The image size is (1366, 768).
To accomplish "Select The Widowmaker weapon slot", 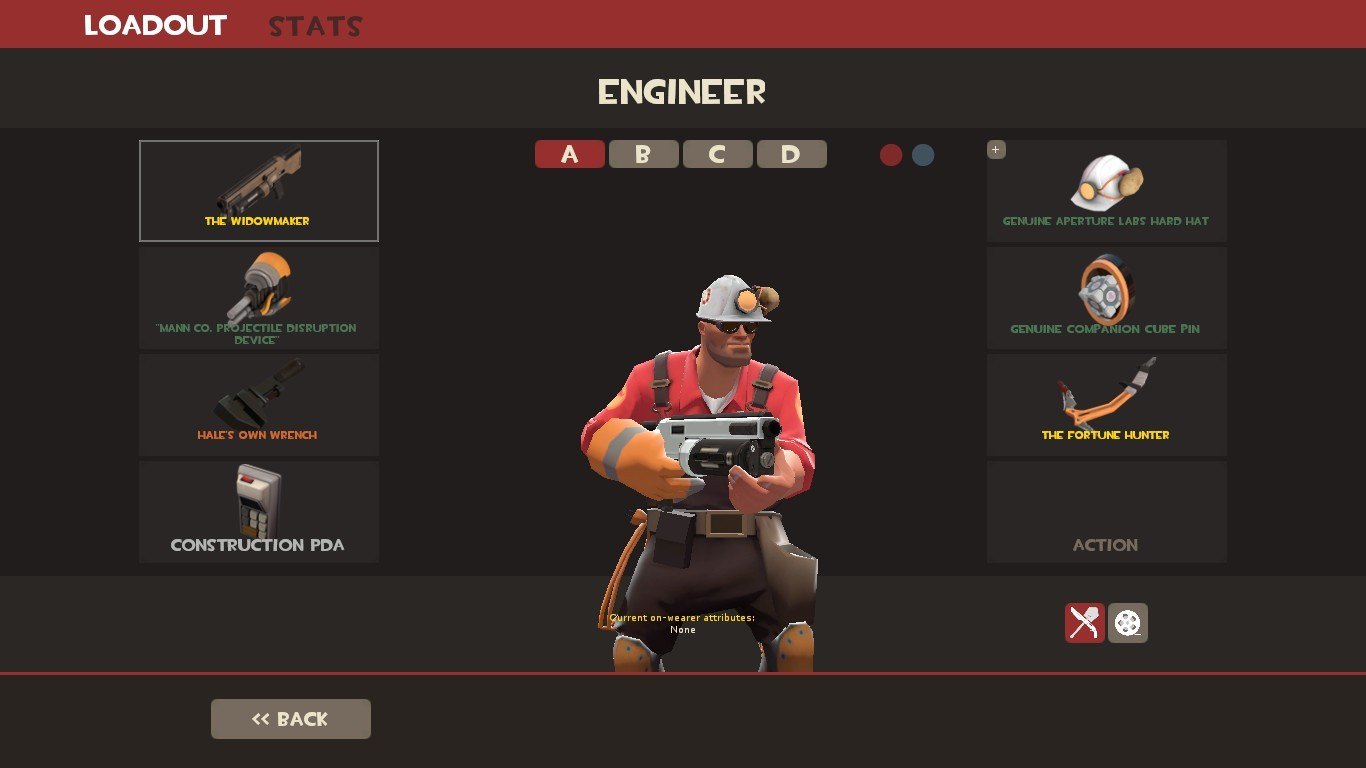I will point(258,190).
